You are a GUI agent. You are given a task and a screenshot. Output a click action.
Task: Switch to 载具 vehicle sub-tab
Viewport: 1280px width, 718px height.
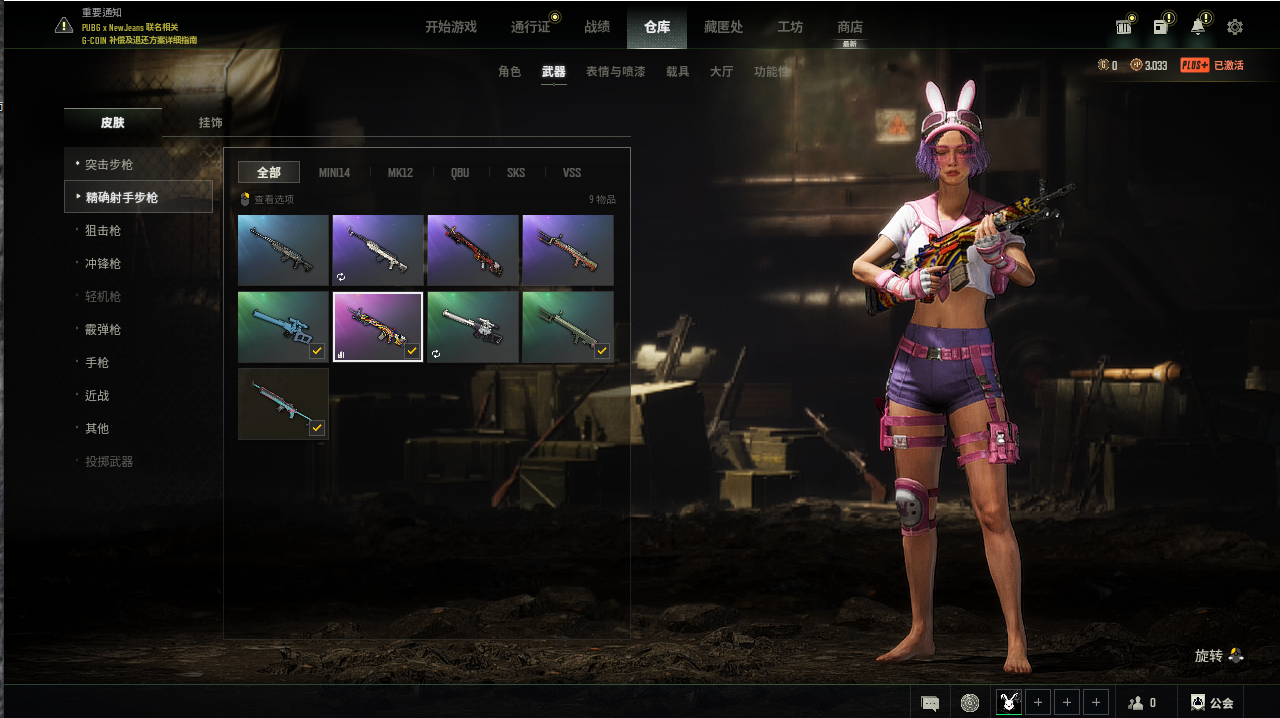(678, 72)
